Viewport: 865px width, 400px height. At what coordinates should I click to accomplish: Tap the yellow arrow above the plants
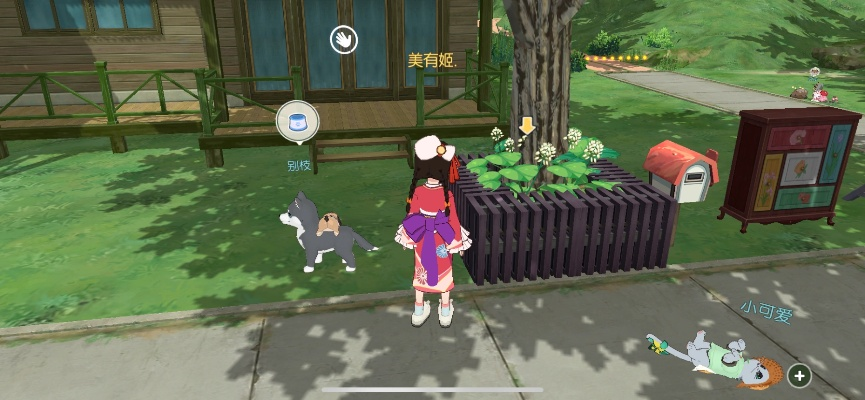click(527, 126)
